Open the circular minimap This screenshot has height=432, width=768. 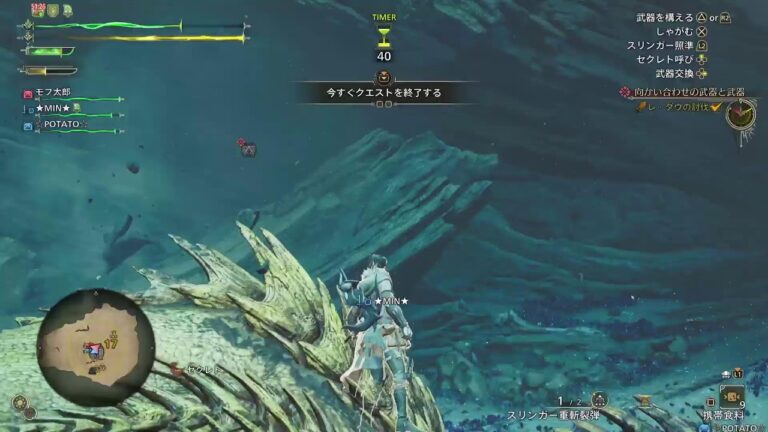(x=96, y=346)
